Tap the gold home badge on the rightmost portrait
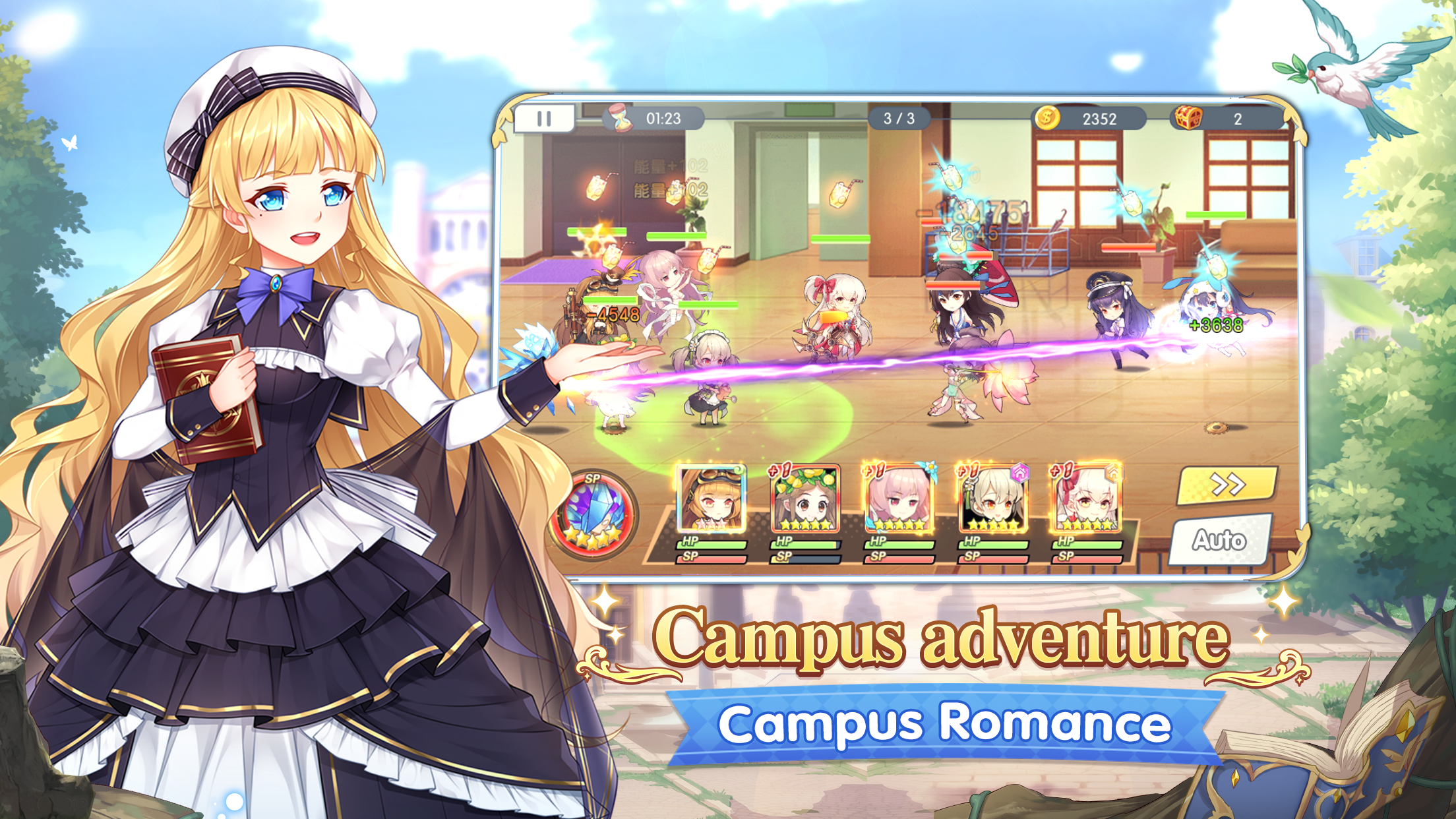 (x=1114, y=471)
